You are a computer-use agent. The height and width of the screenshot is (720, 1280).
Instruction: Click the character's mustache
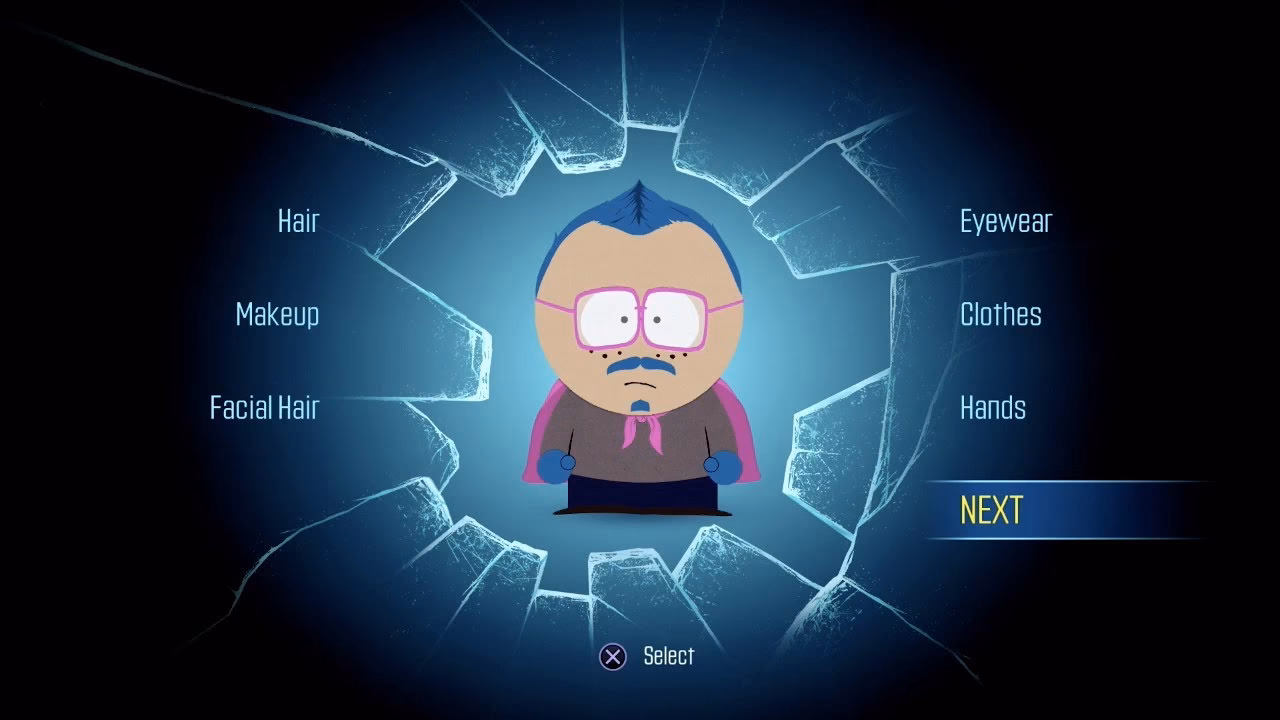click(640, 368)
